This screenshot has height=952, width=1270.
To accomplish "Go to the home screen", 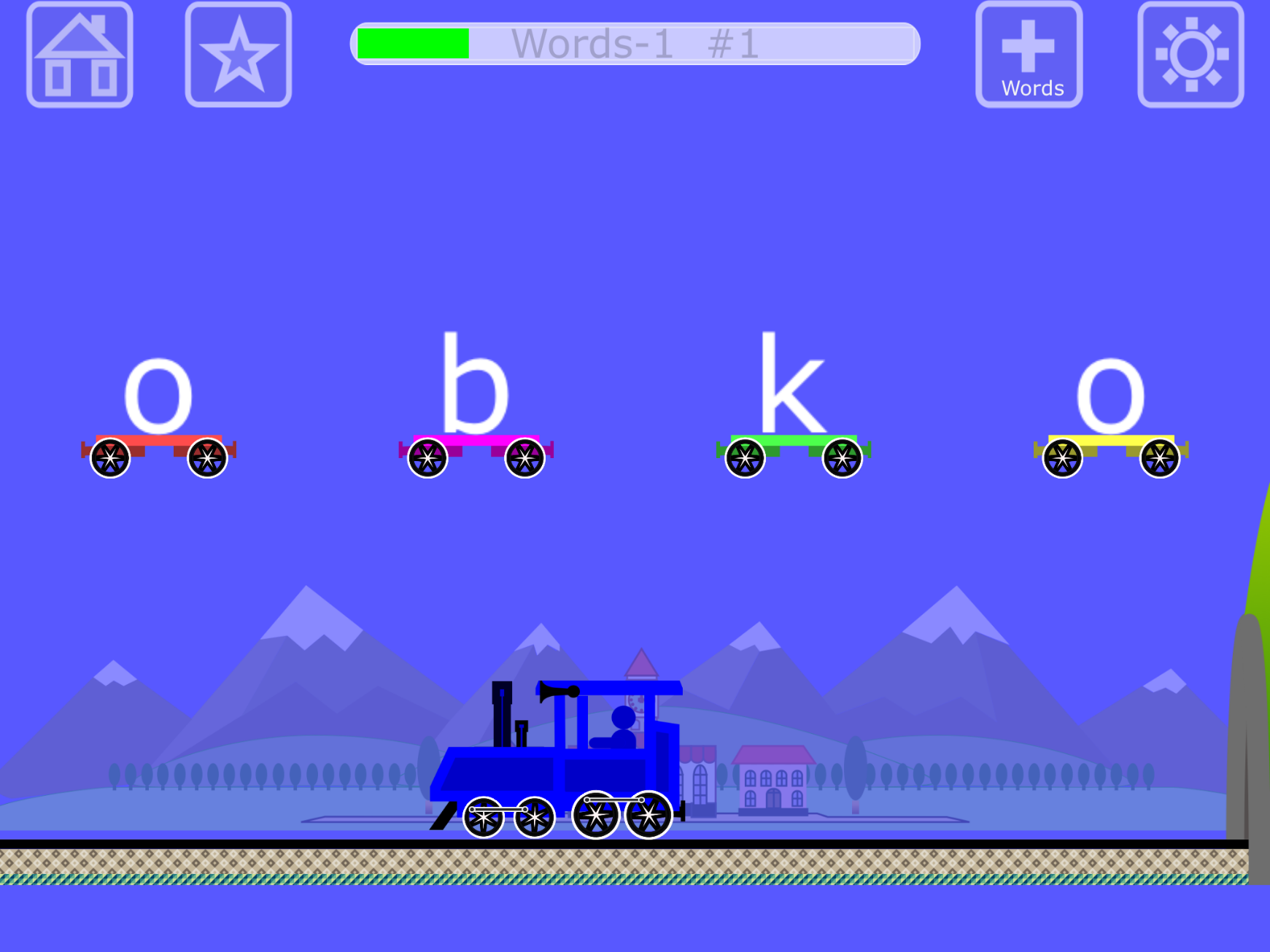I will [80, 55].
